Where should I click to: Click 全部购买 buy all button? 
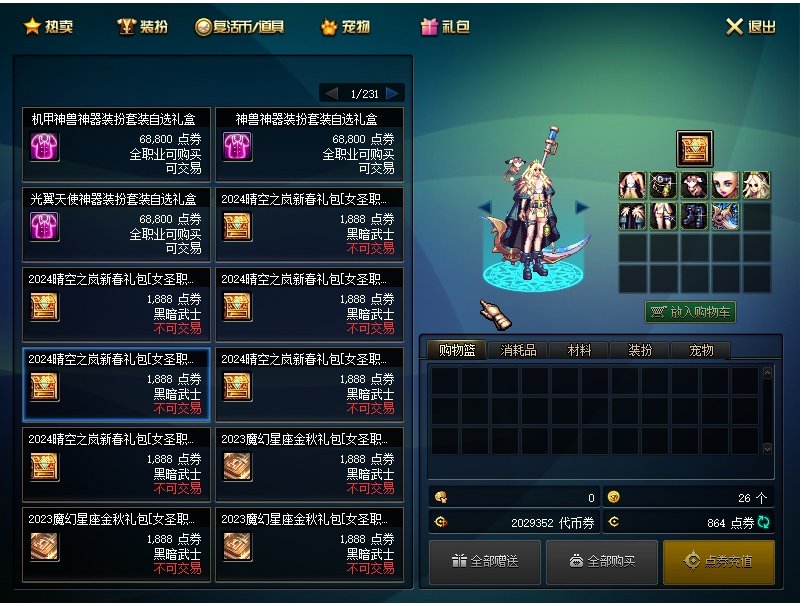point(602,561)
